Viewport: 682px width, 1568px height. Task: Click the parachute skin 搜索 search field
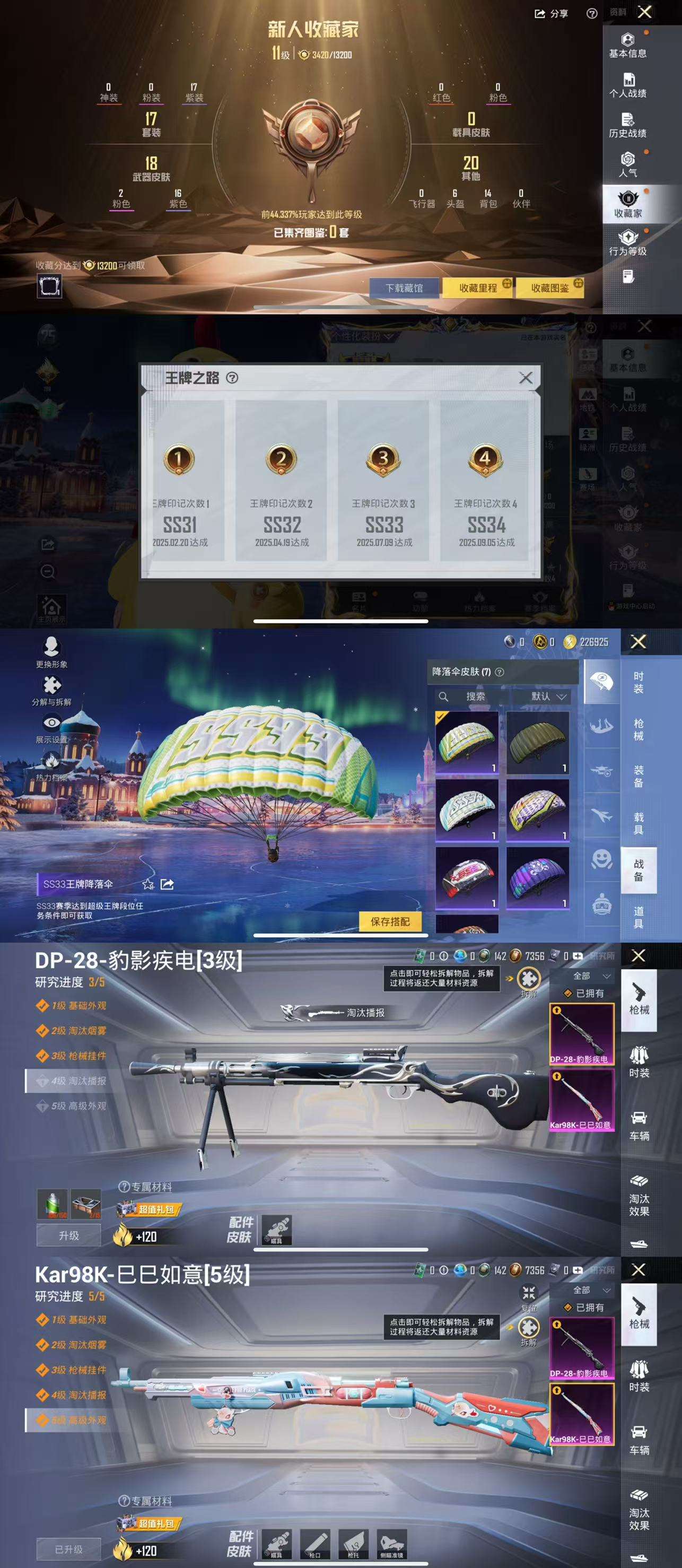tap(475, 696)
